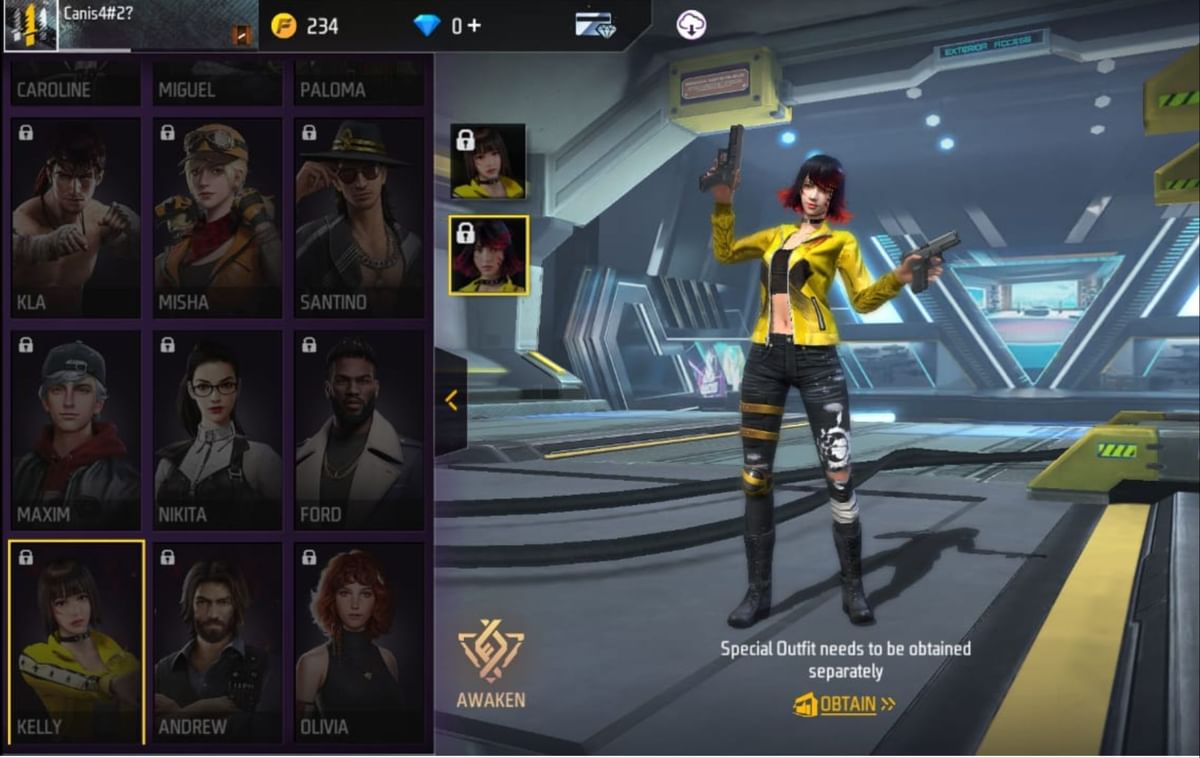Select the Kla character tile

(x=76, y=218)
